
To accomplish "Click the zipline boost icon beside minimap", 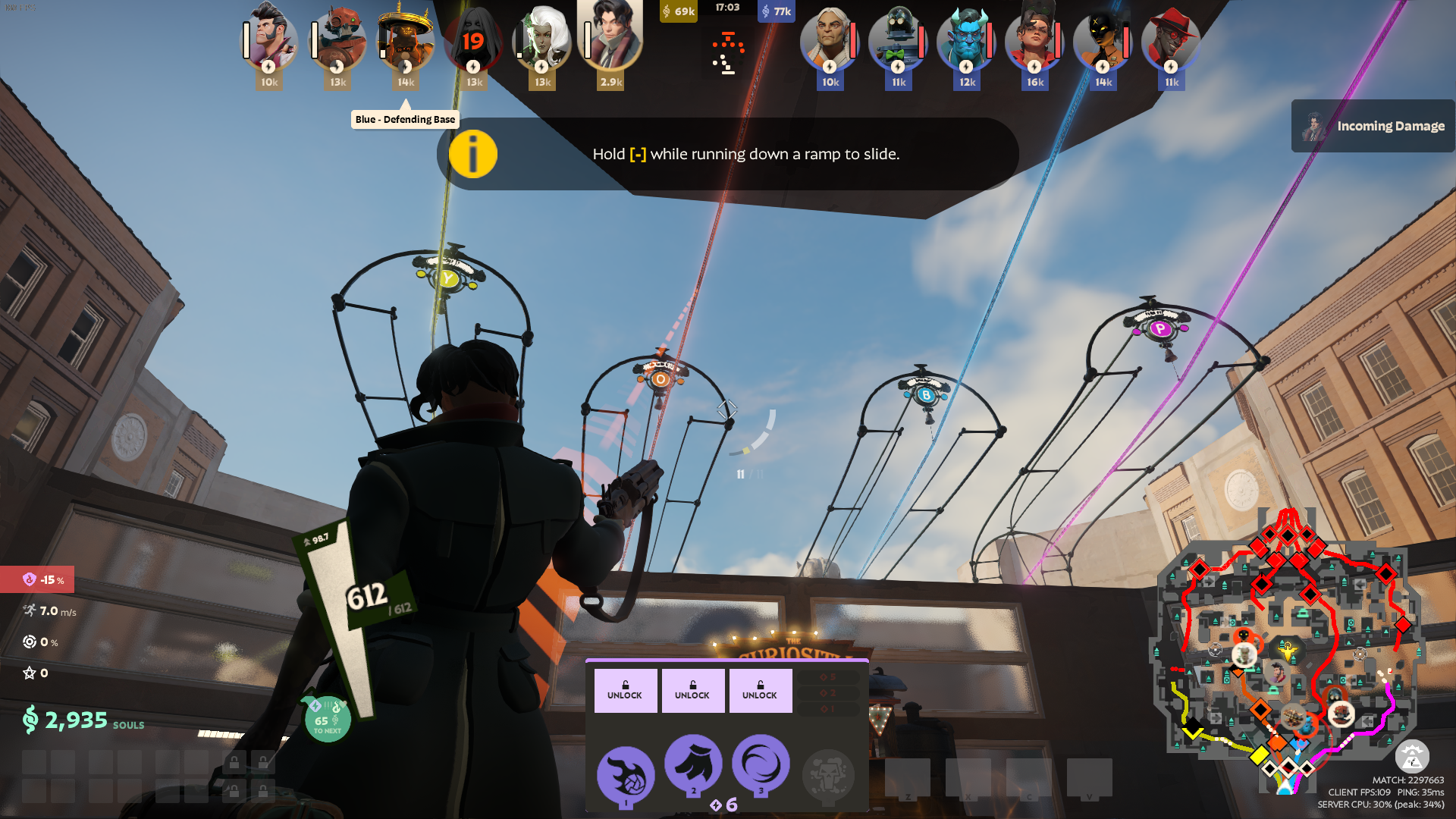I will 1412,756.
